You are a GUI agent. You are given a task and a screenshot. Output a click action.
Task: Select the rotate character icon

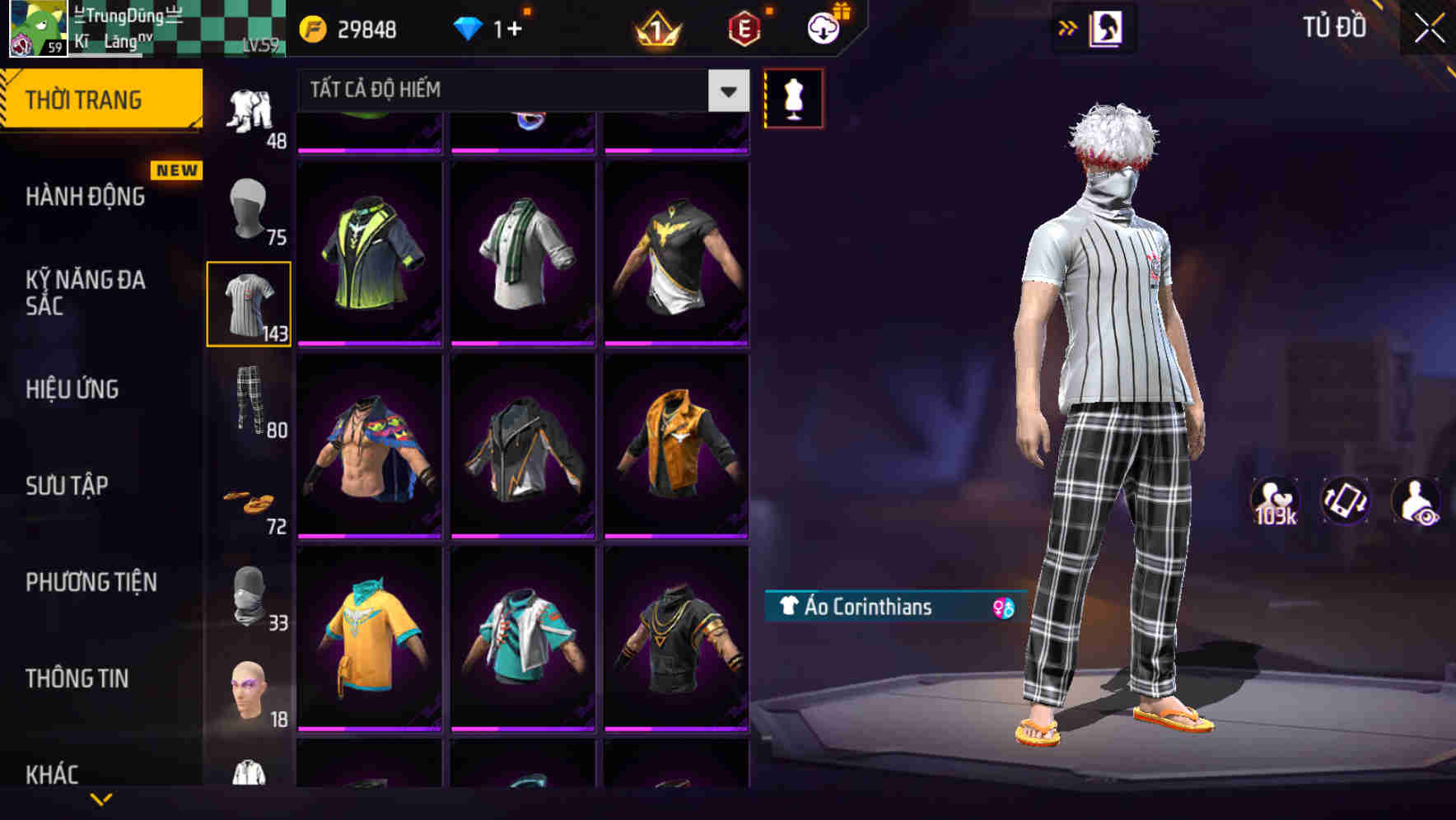pos(1345,501)
